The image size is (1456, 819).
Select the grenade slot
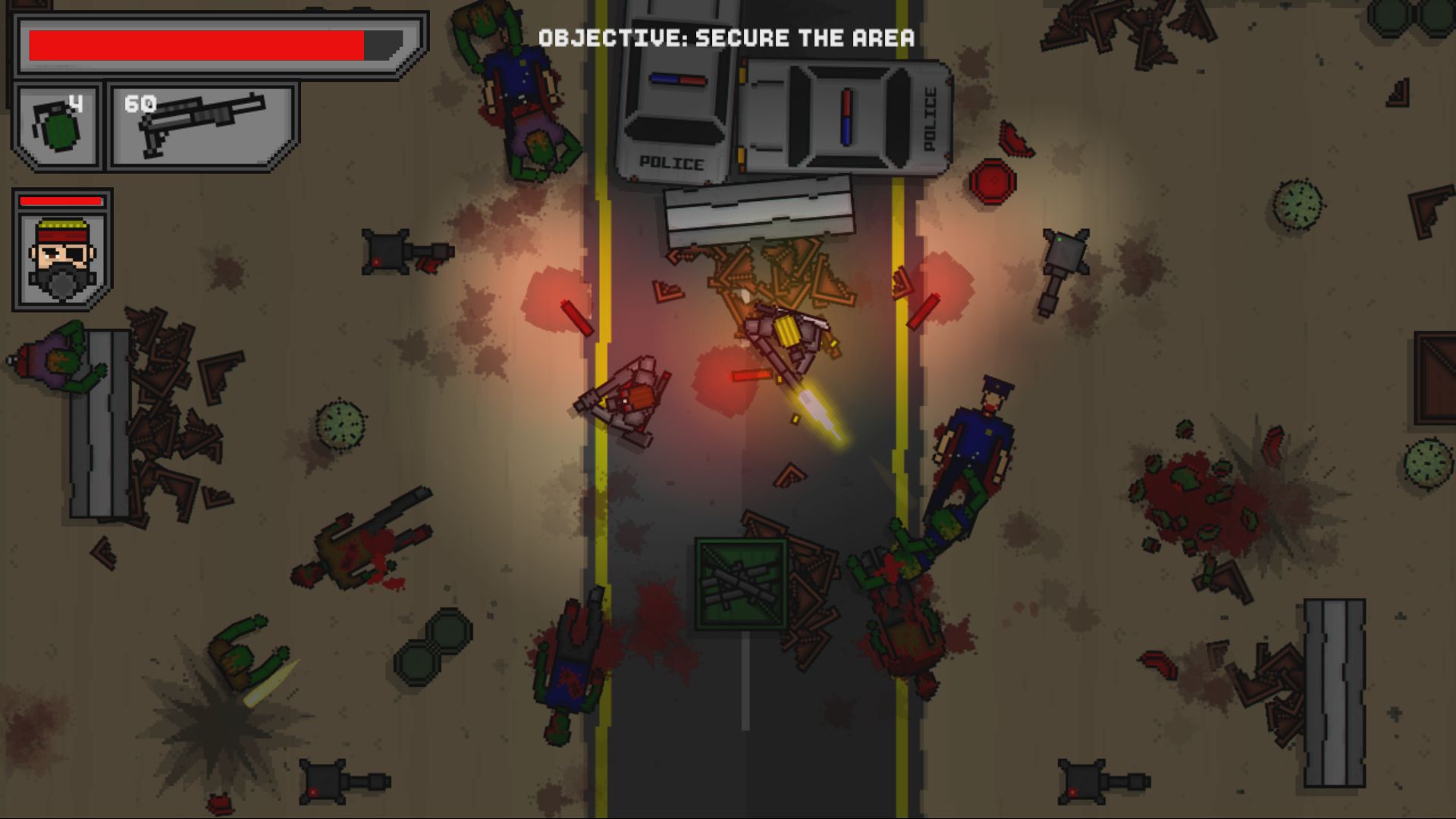click(58, 126)
